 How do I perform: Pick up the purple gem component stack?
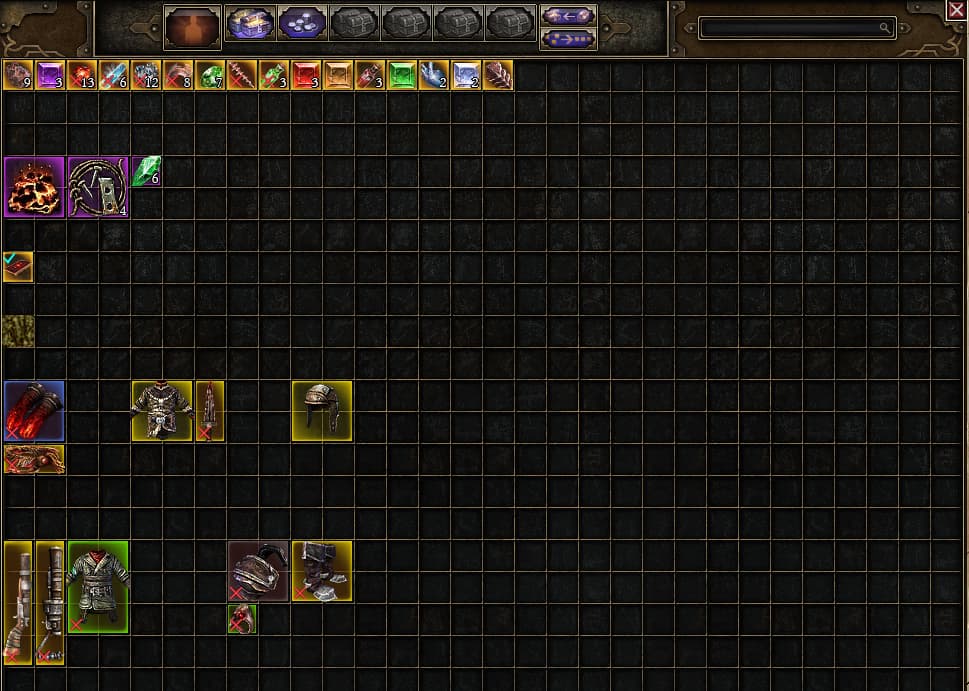click(50, 75)
